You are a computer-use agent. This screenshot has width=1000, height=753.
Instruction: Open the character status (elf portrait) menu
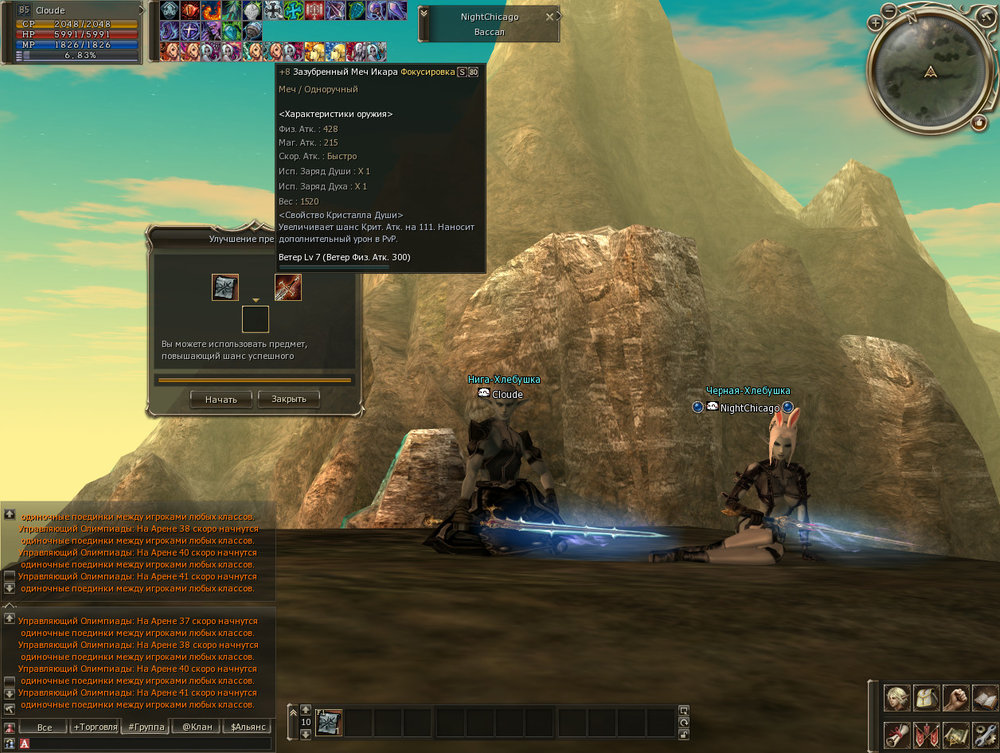point(897,696)
